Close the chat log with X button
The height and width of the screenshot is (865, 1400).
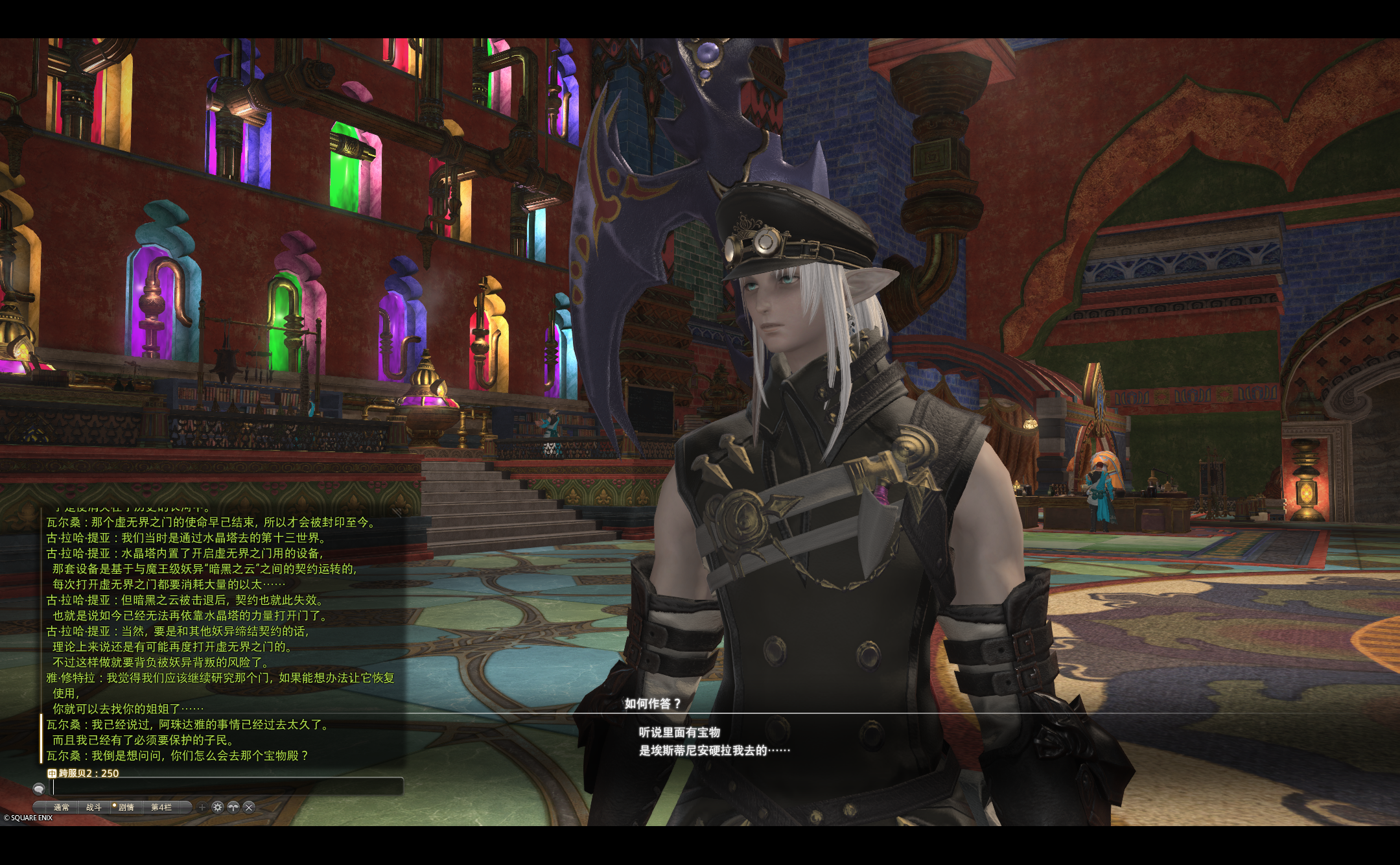[x=249, y=807]
